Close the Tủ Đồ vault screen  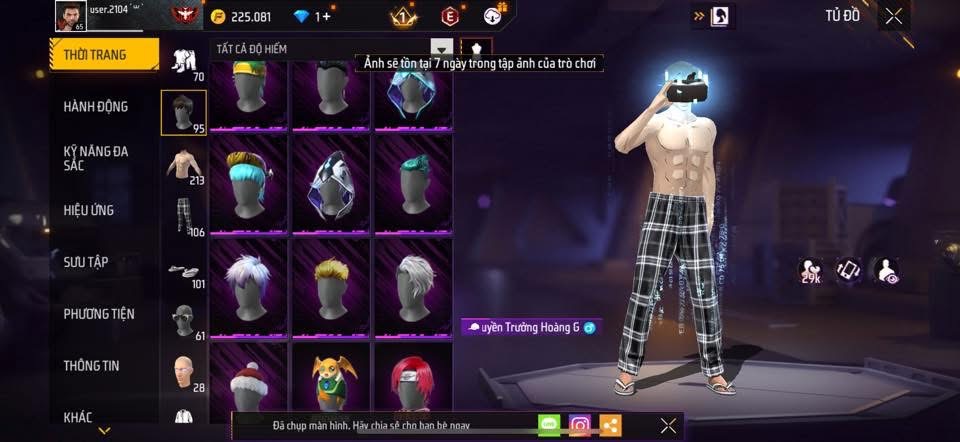(893, 16)
